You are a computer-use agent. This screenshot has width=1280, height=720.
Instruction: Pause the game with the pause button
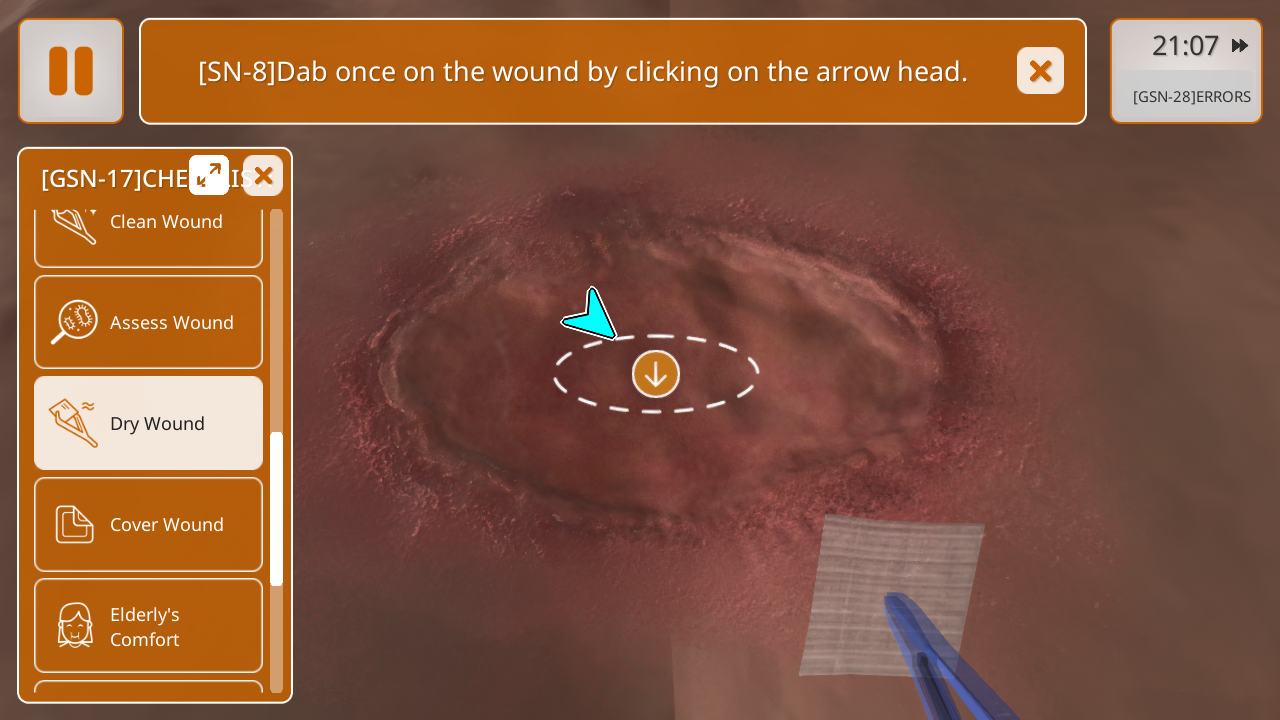click(x=71, y=71)
